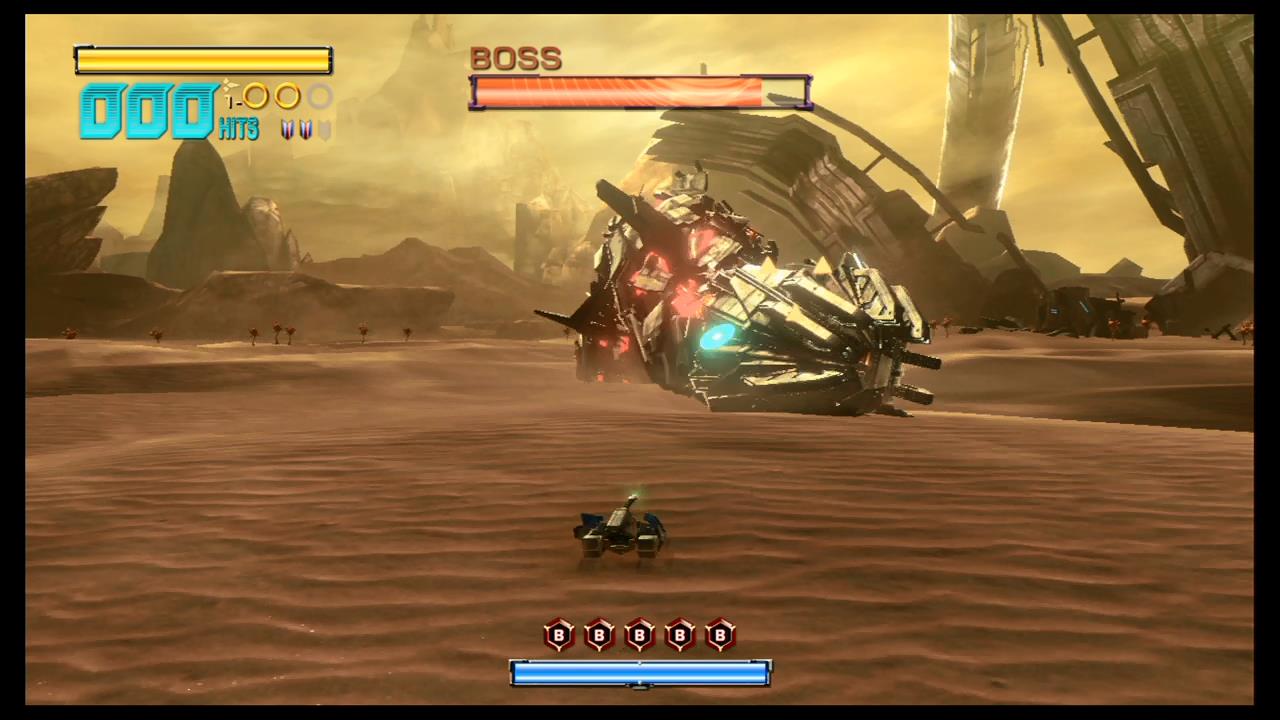1280x720 pixels.
Task: Select the player walker ship
Action: (620, 530)
